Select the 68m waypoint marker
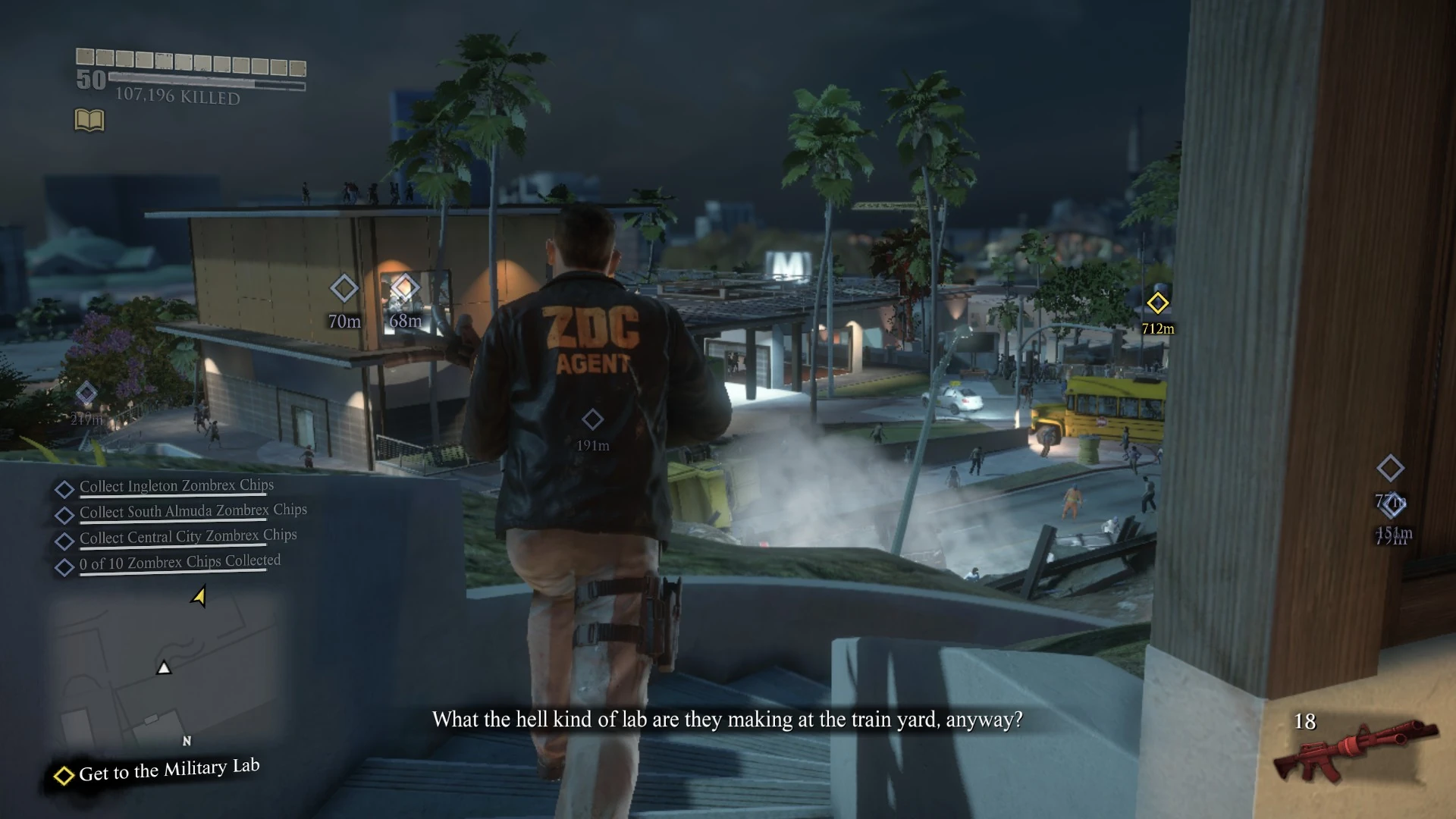 point(406,287)
